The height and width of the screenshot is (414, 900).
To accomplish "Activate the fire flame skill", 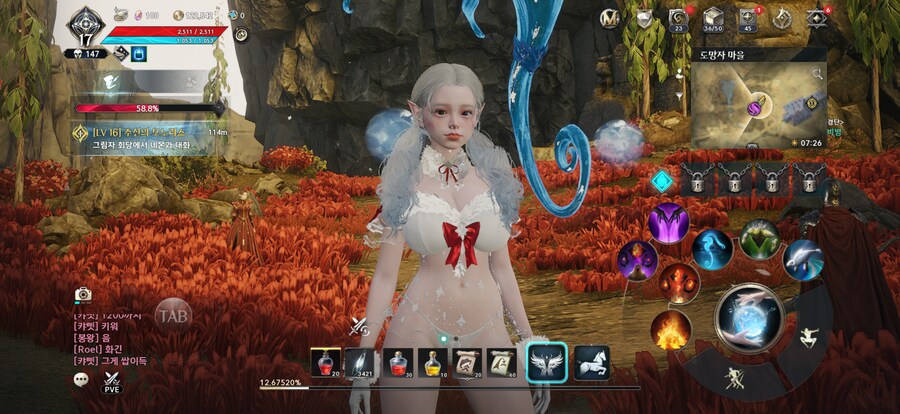I will point(671,331).
